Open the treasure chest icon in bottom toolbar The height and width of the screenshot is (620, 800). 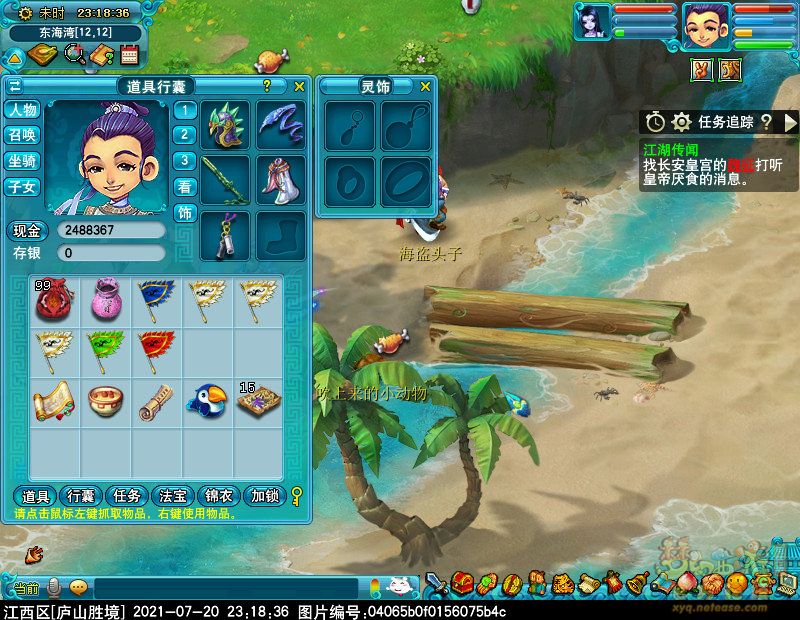(461, 582)
